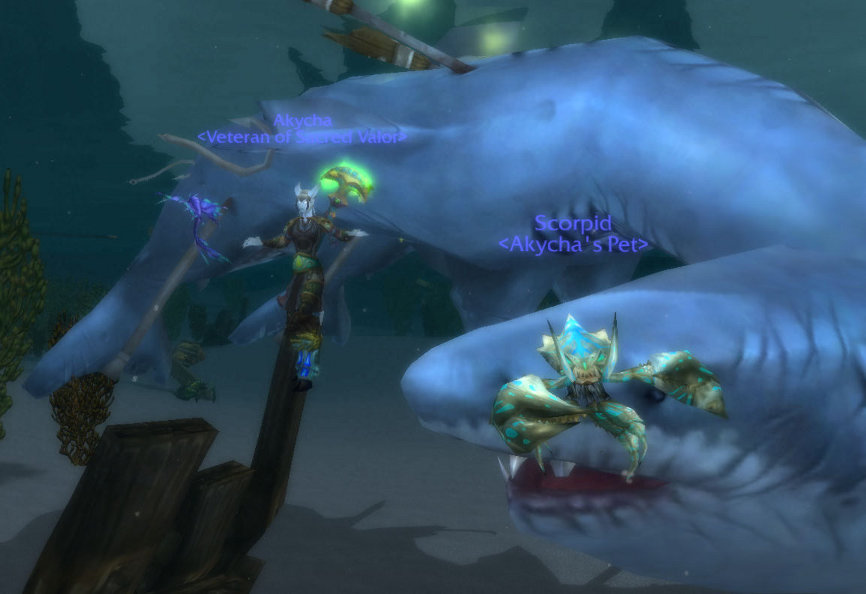Screen dimensions: 866x594
Task: Target the Scorpid pet name label
Action: coord(573,223)
